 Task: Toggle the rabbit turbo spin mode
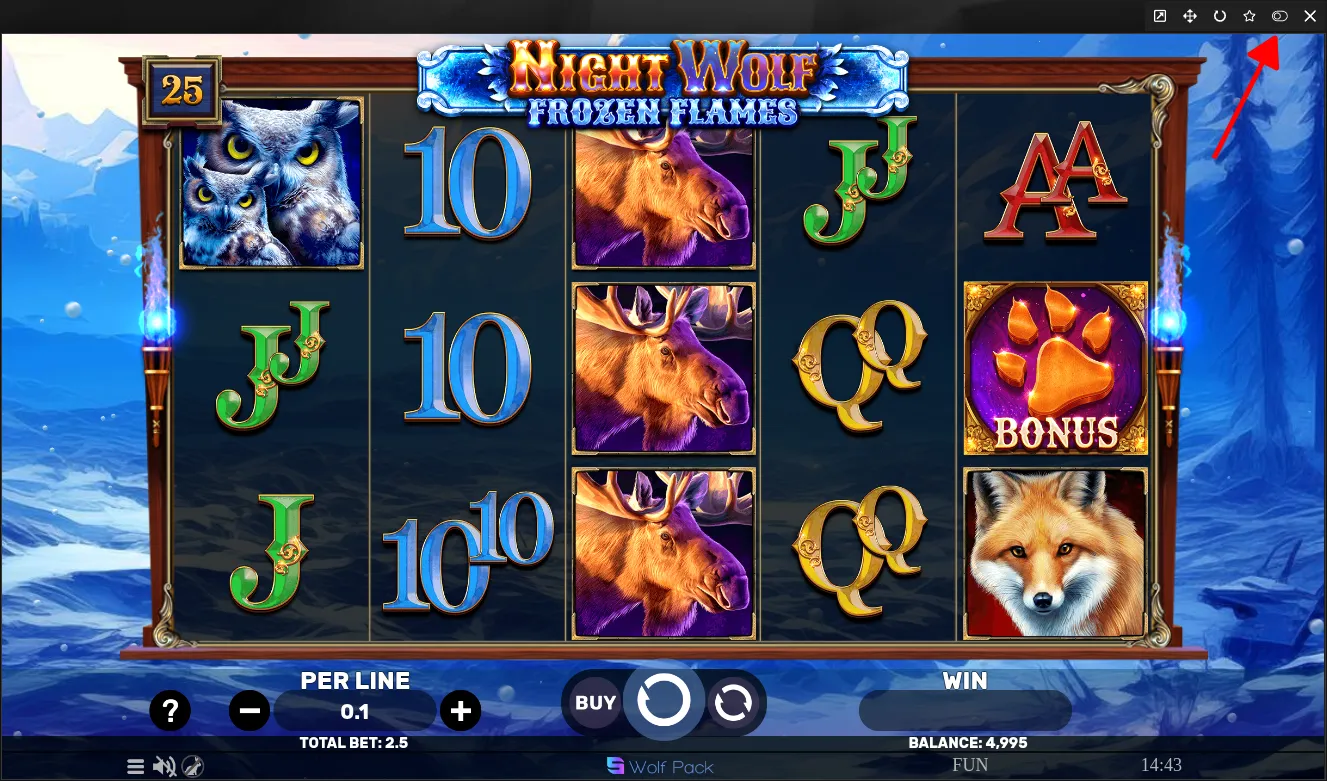click(x=193, y=767)
